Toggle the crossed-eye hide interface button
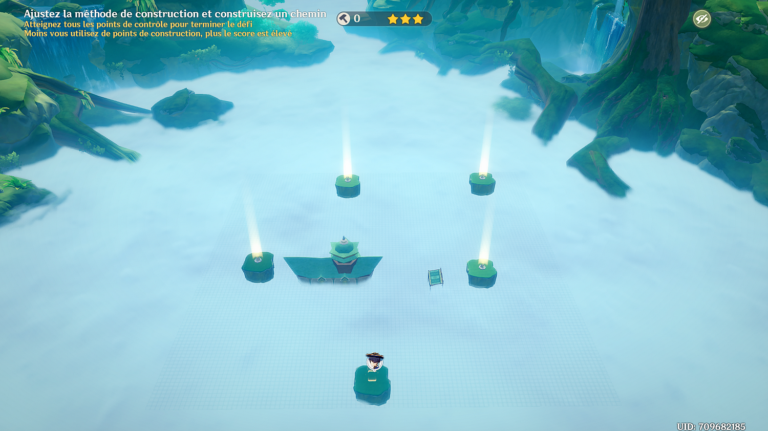This screenshot has height=431, width=768. (702, 19)
